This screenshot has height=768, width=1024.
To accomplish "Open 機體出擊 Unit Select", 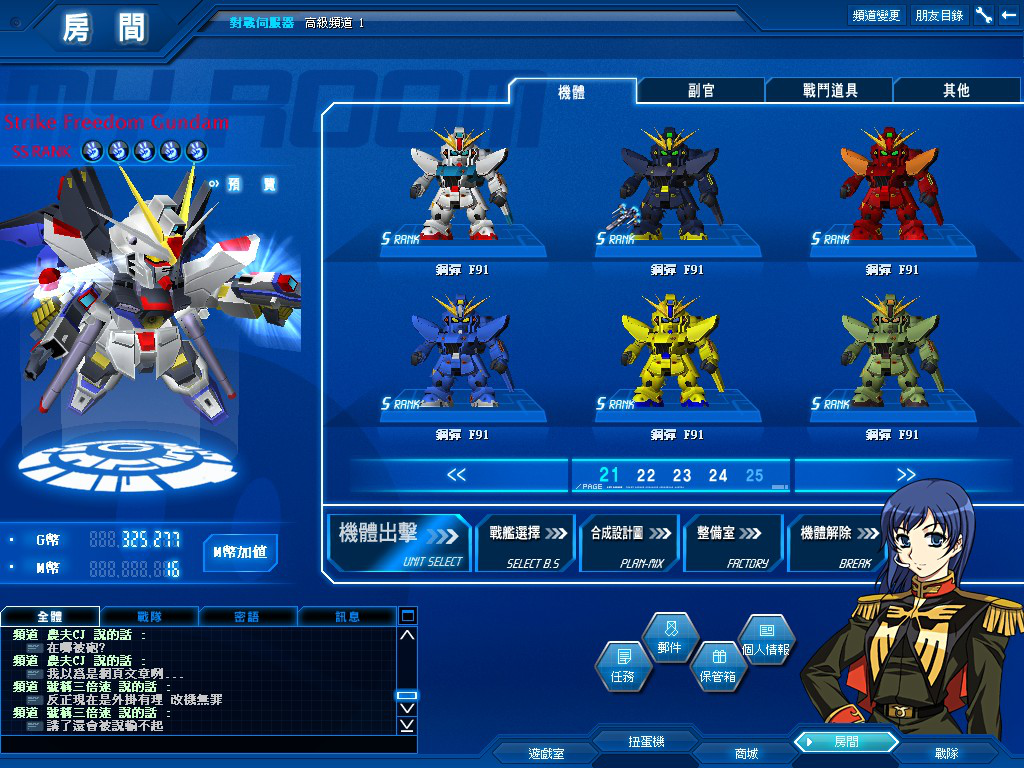I will [400, 542].
